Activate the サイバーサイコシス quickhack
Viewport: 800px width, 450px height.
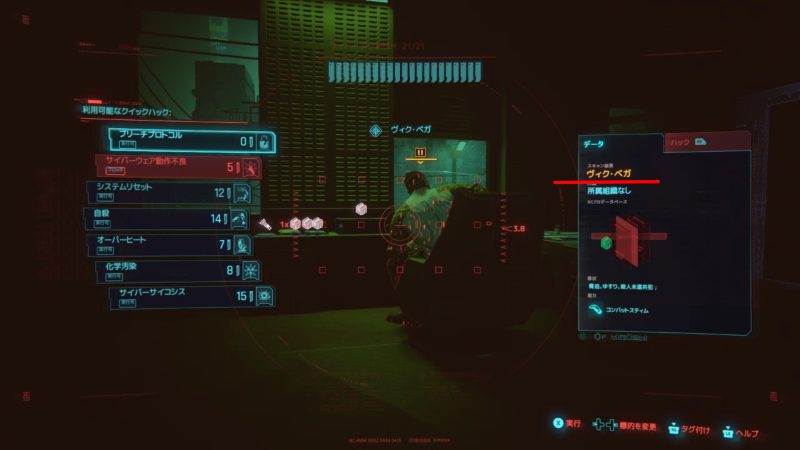point(192,296)
